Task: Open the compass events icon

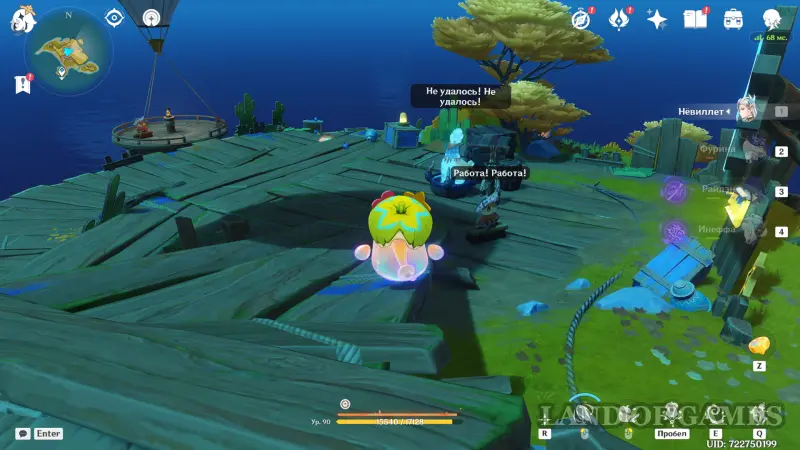Action: 581,19
